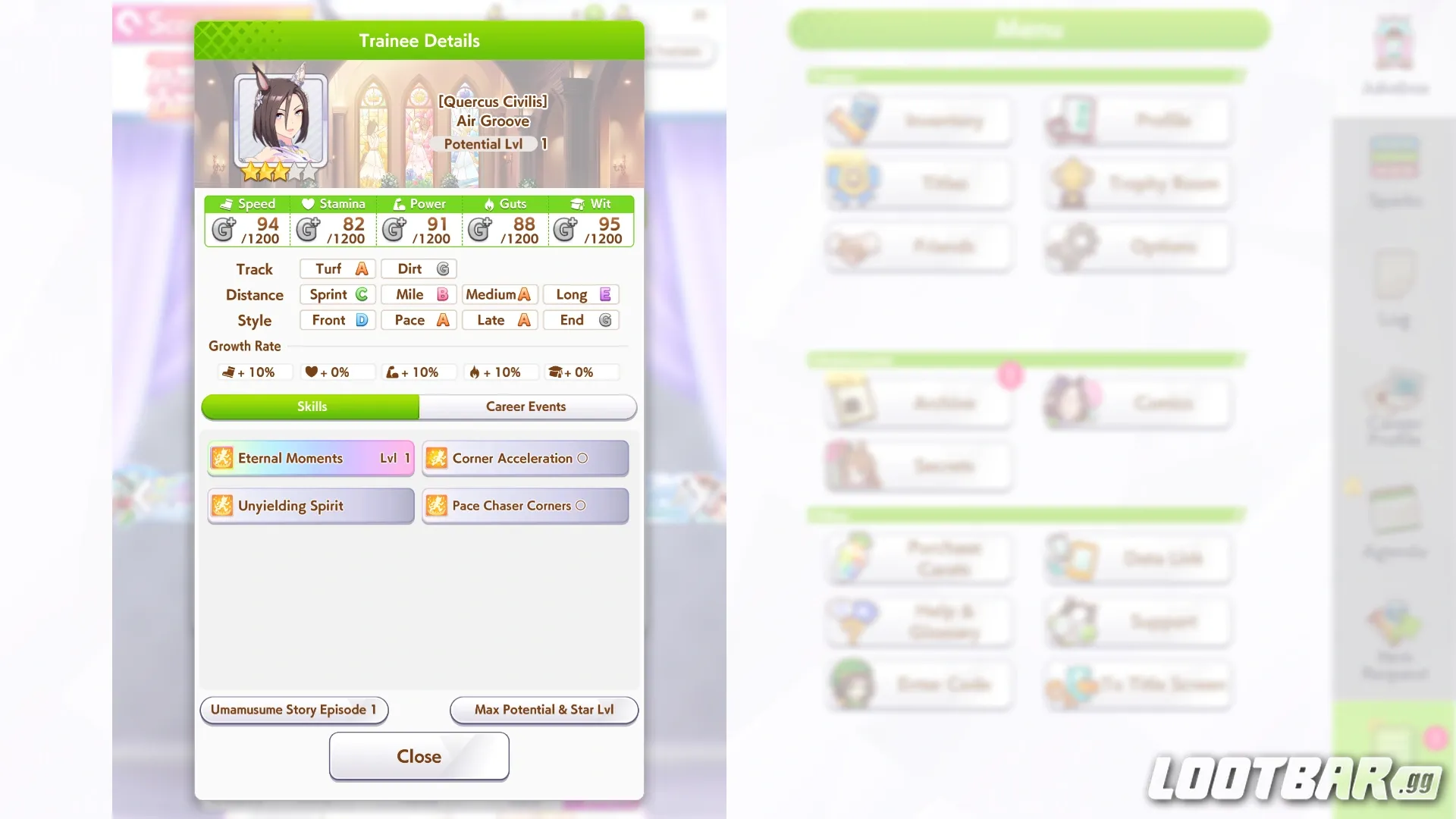The image size is (1456, 819).
Task: Inspect the Eternal Moments skill
Action: 310,458
